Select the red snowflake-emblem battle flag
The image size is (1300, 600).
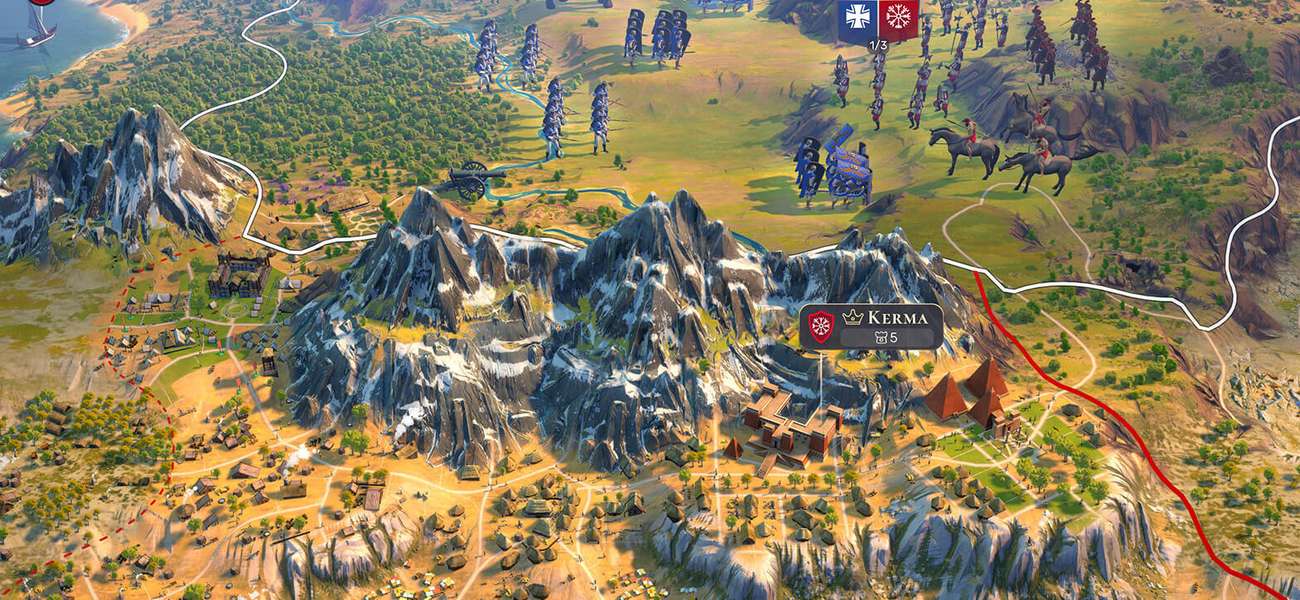898,18
